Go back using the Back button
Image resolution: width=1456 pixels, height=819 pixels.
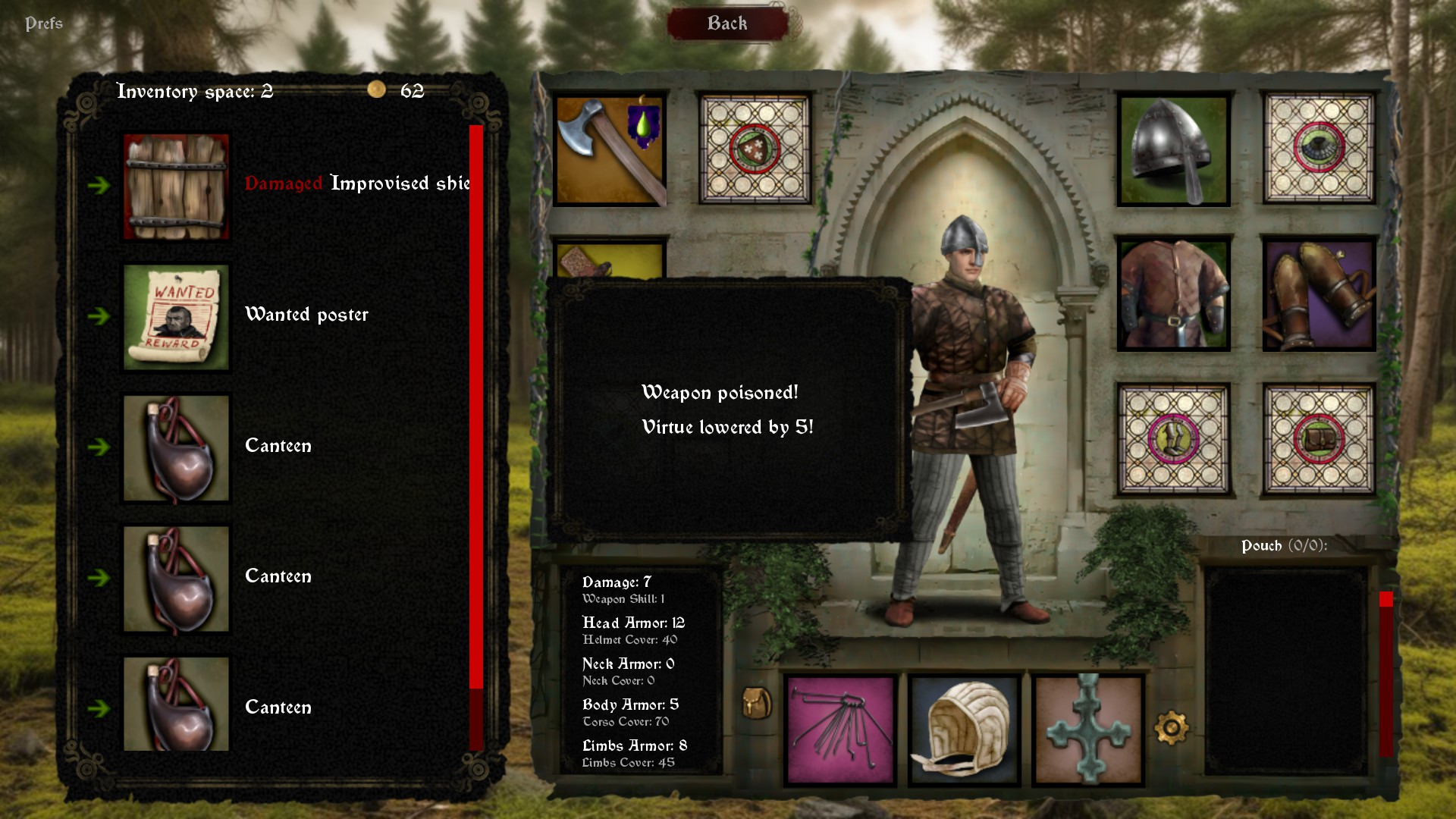click(x=727, y=24)
